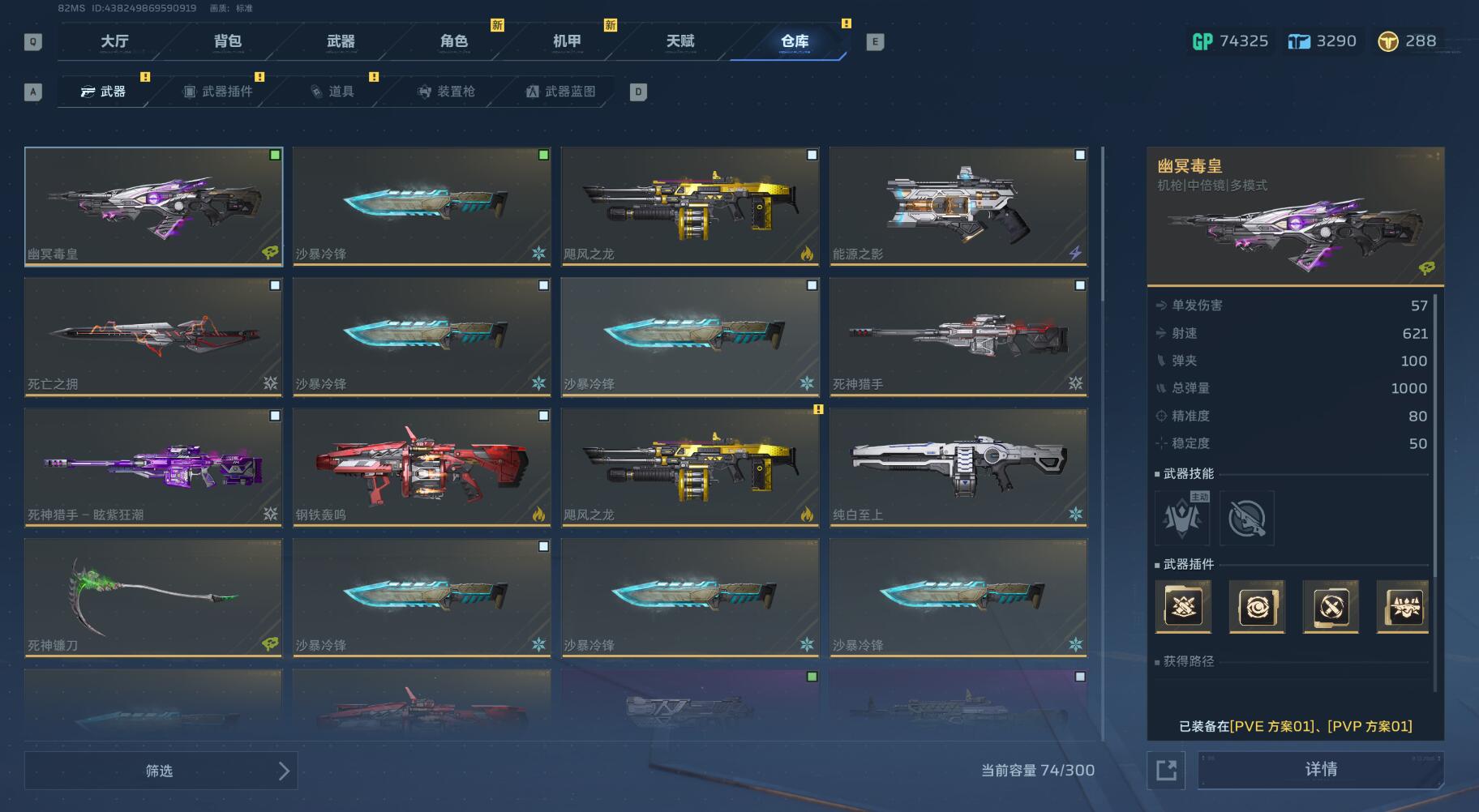Image resolution: width=1479 pixels, height=812 pixels.
Task: View the 武器蓝图 blueprints category
Action: click(560, 92)
